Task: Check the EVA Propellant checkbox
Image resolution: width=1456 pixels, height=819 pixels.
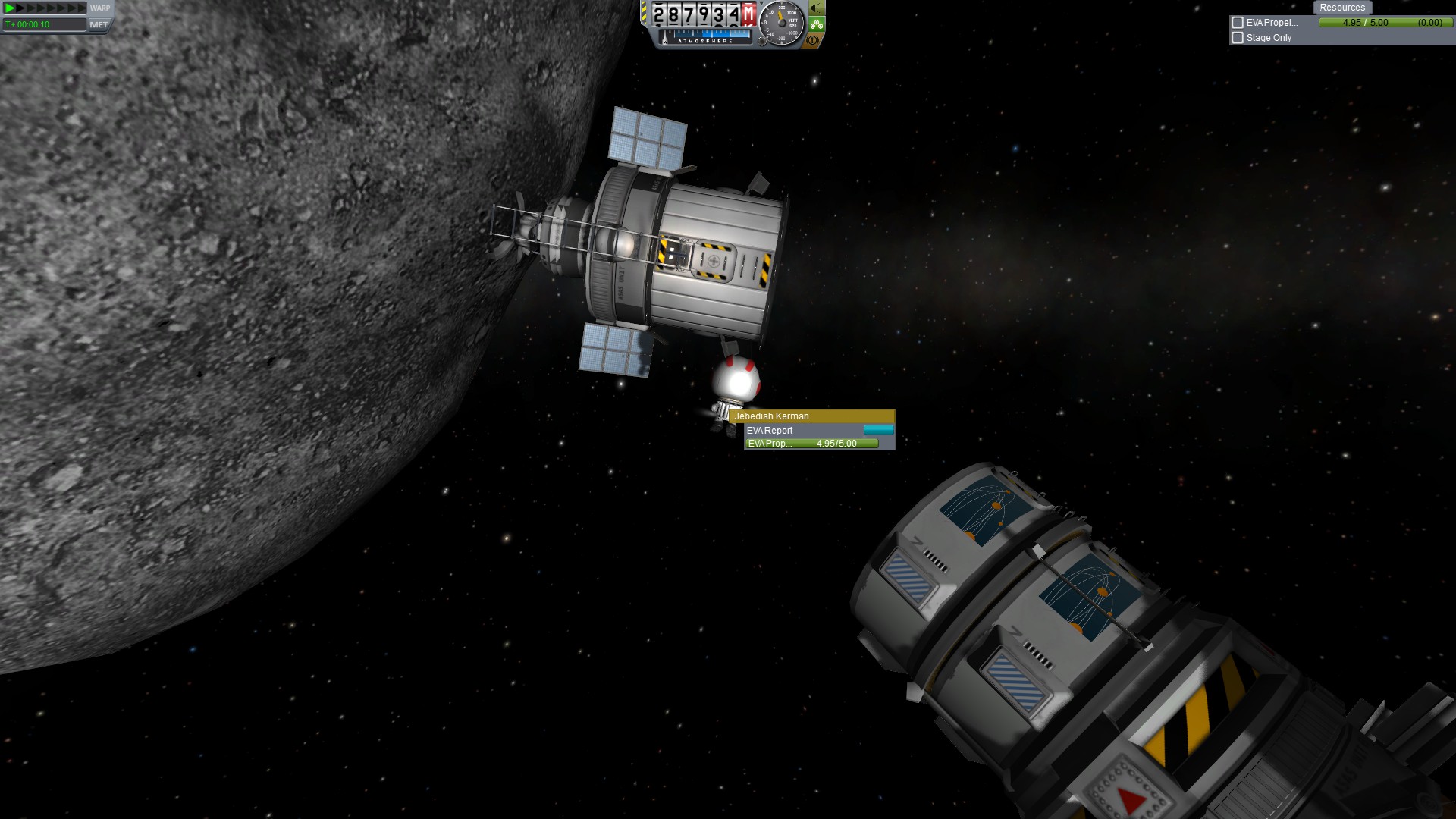Action: click(x=1238, y=23)
